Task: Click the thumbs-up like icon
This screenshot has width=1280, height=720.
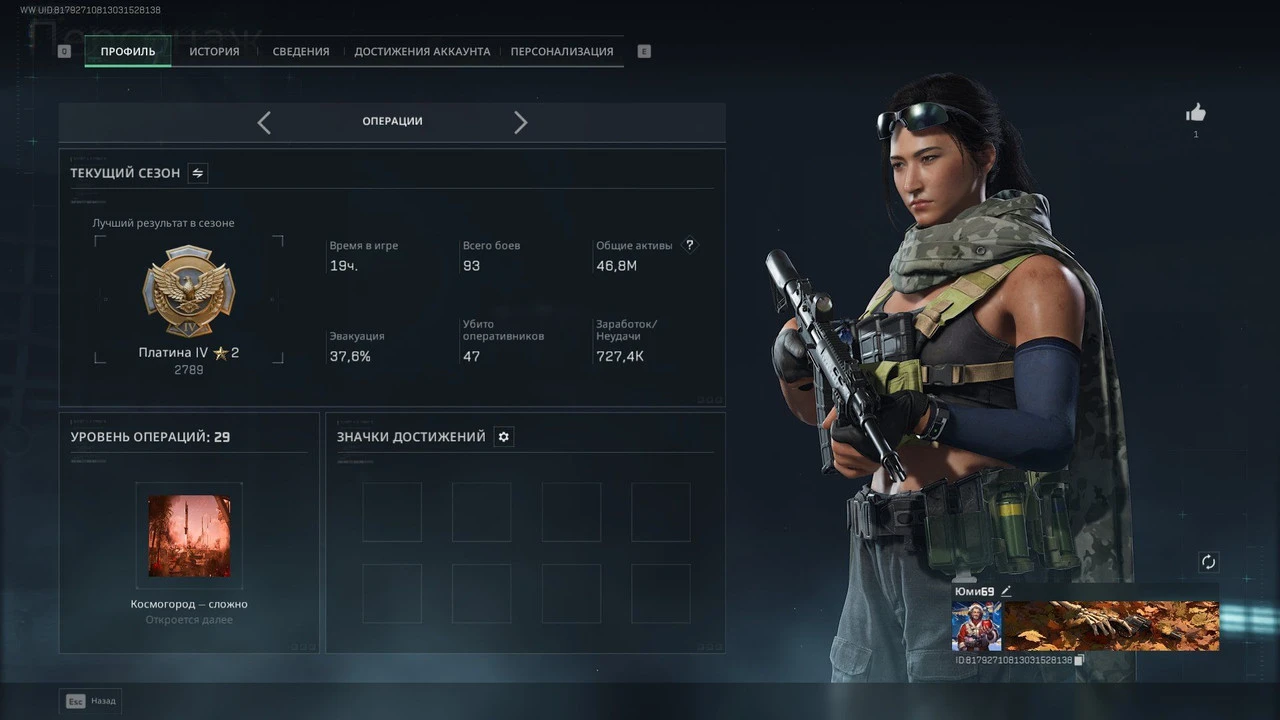Action: (1196, 113)
